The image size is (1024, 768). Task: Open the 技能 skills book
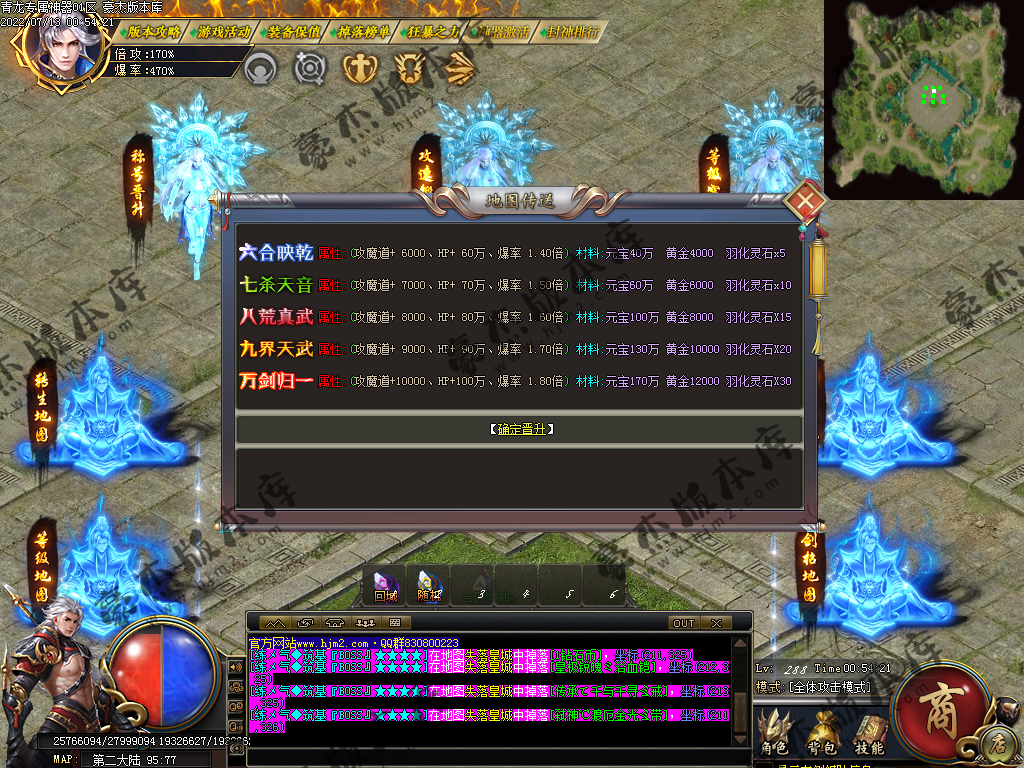868,733
